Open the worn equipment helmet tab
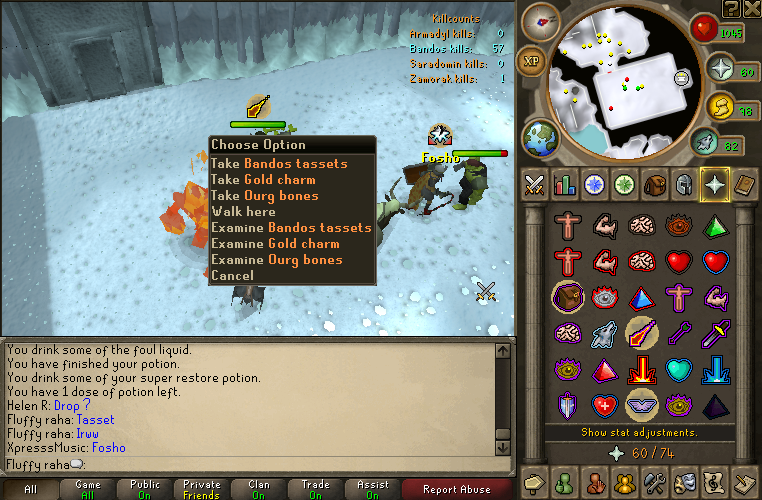762x500 pixels. coord(686,185)
